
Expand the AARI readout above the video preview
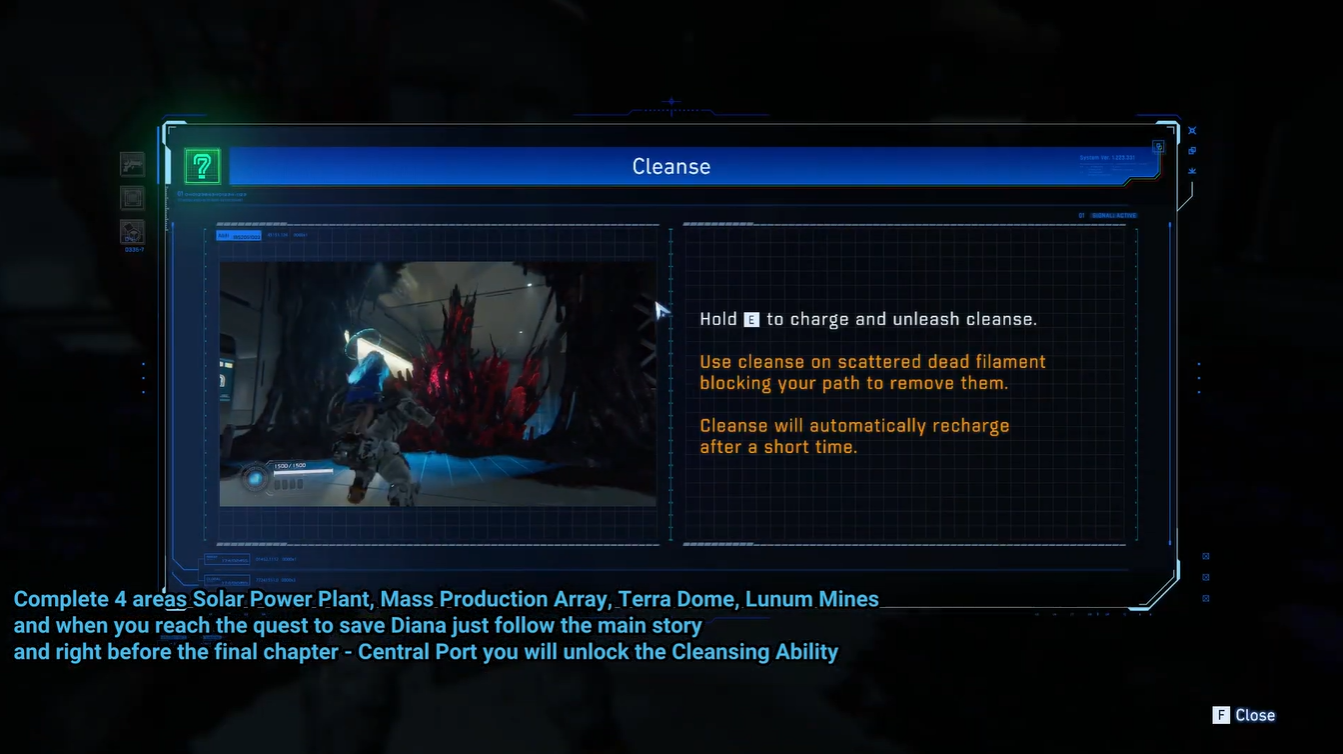point(239,235)
